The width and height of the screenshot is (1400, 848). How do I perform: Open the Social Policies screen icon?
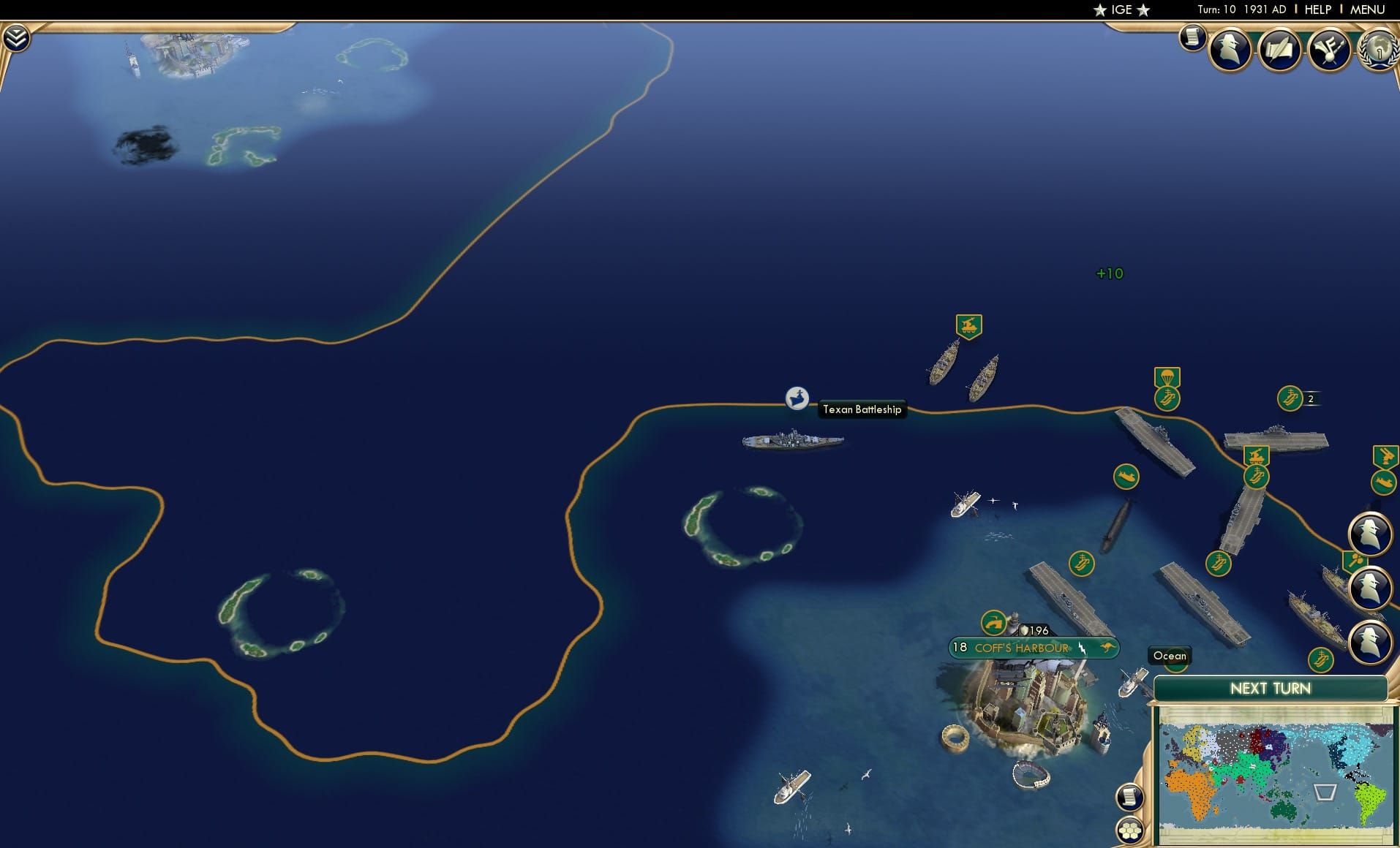(1279, 49)
